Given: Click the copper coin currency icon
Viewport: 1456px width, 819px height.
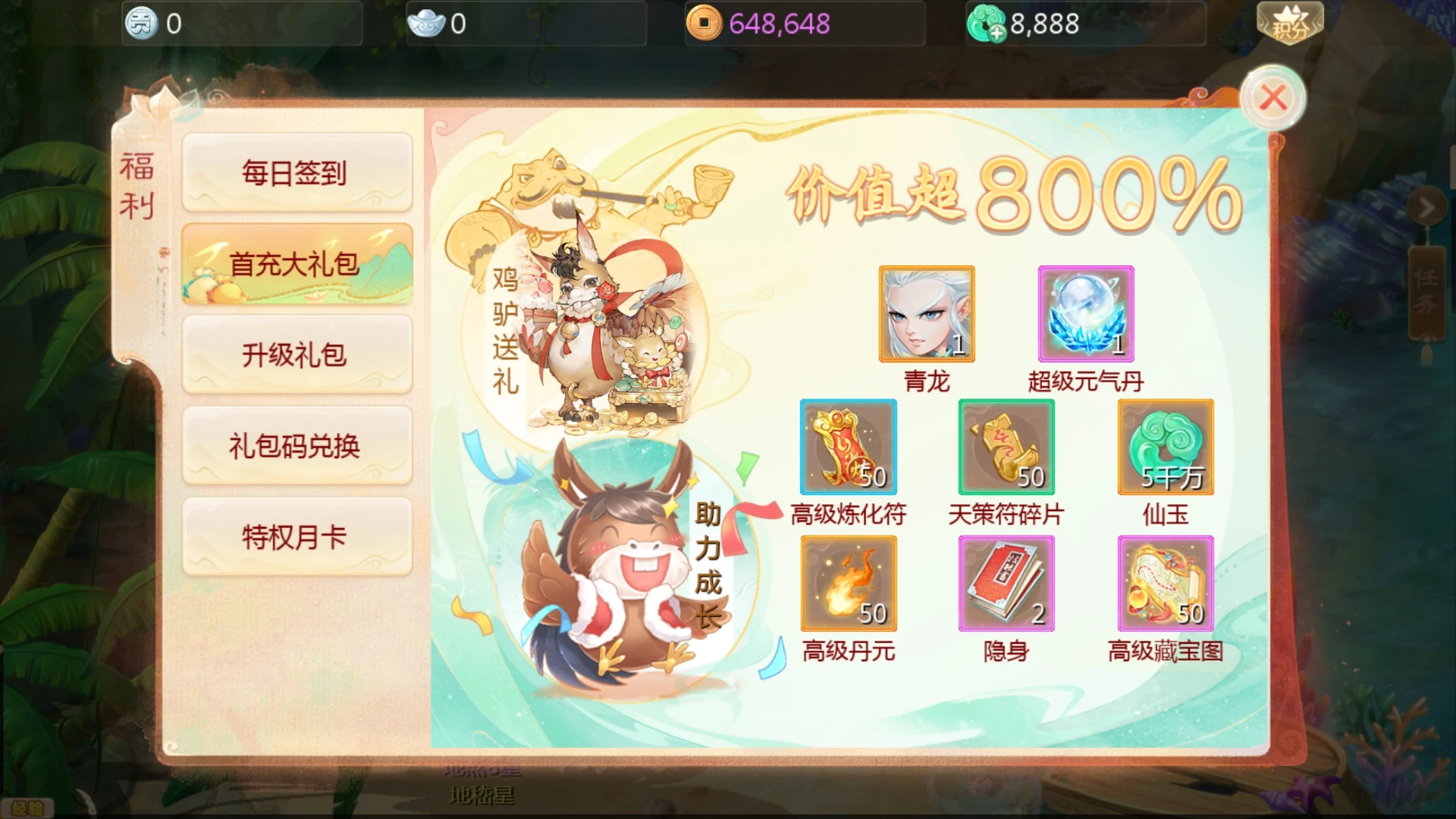Looking at the screenshot, I should [x=703, y=23].
